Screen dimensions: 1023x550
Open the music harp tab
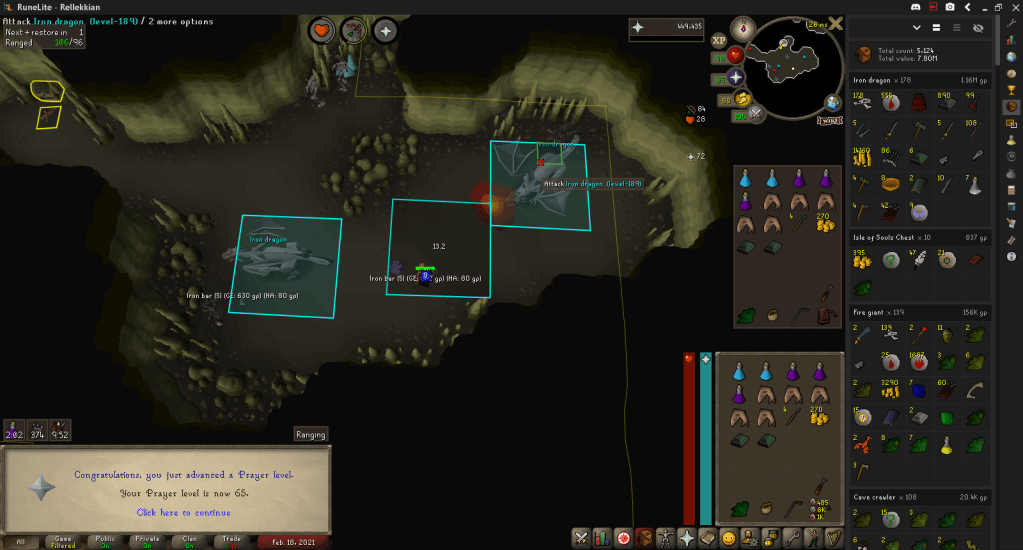(834, 538)
